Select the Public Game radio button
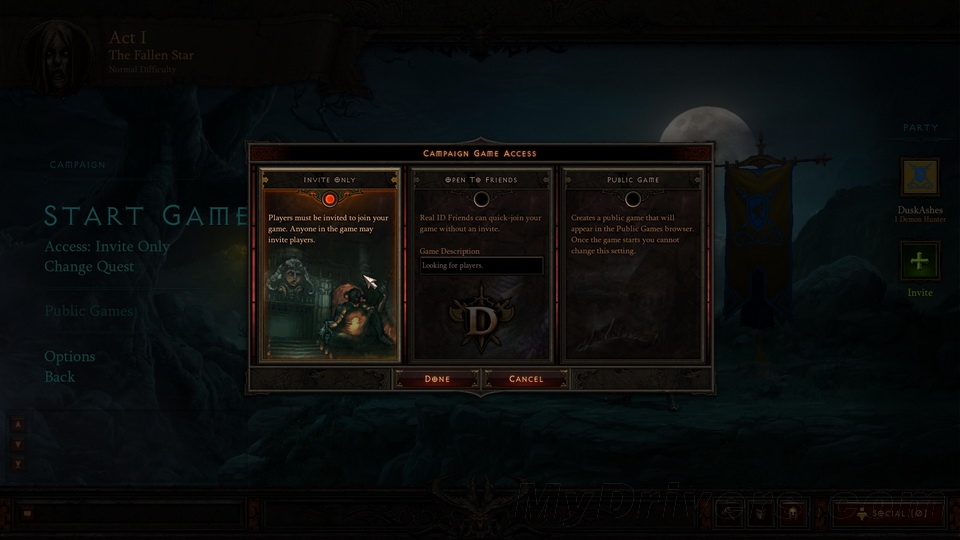Image resolution: width=960 pixels, height=540 pixels. pyautogui.click(x=633, y=199)
